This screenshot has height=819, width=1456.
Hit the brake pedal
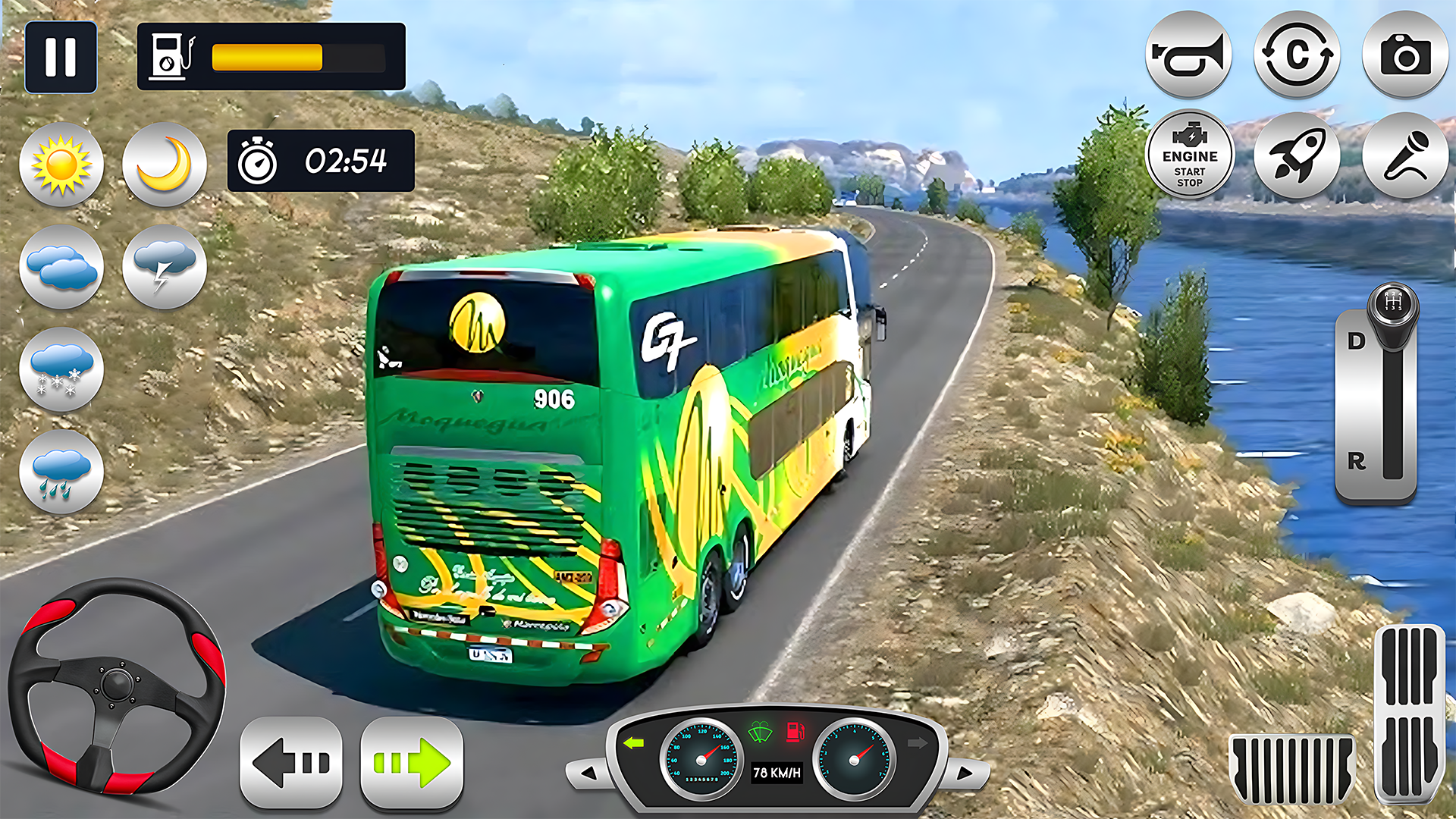click(1292, 768)
